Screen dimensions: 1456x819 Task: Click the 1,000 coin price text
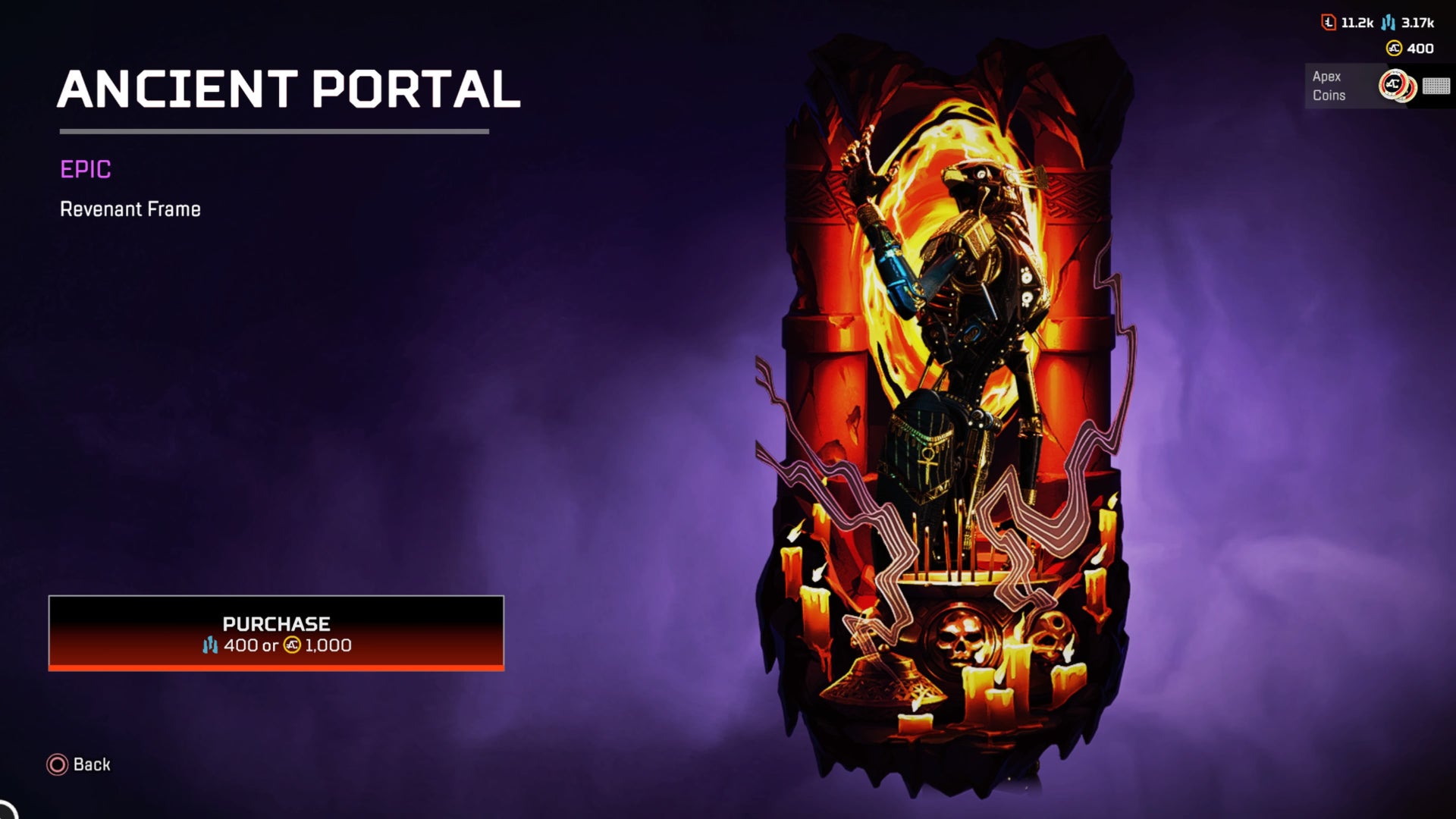pos(328,645)
